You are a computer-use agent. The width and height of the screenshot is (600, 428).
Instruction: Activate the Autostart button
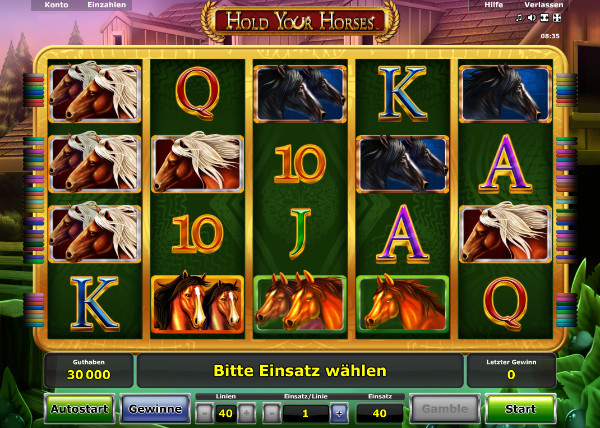click(x=80, y=408)
